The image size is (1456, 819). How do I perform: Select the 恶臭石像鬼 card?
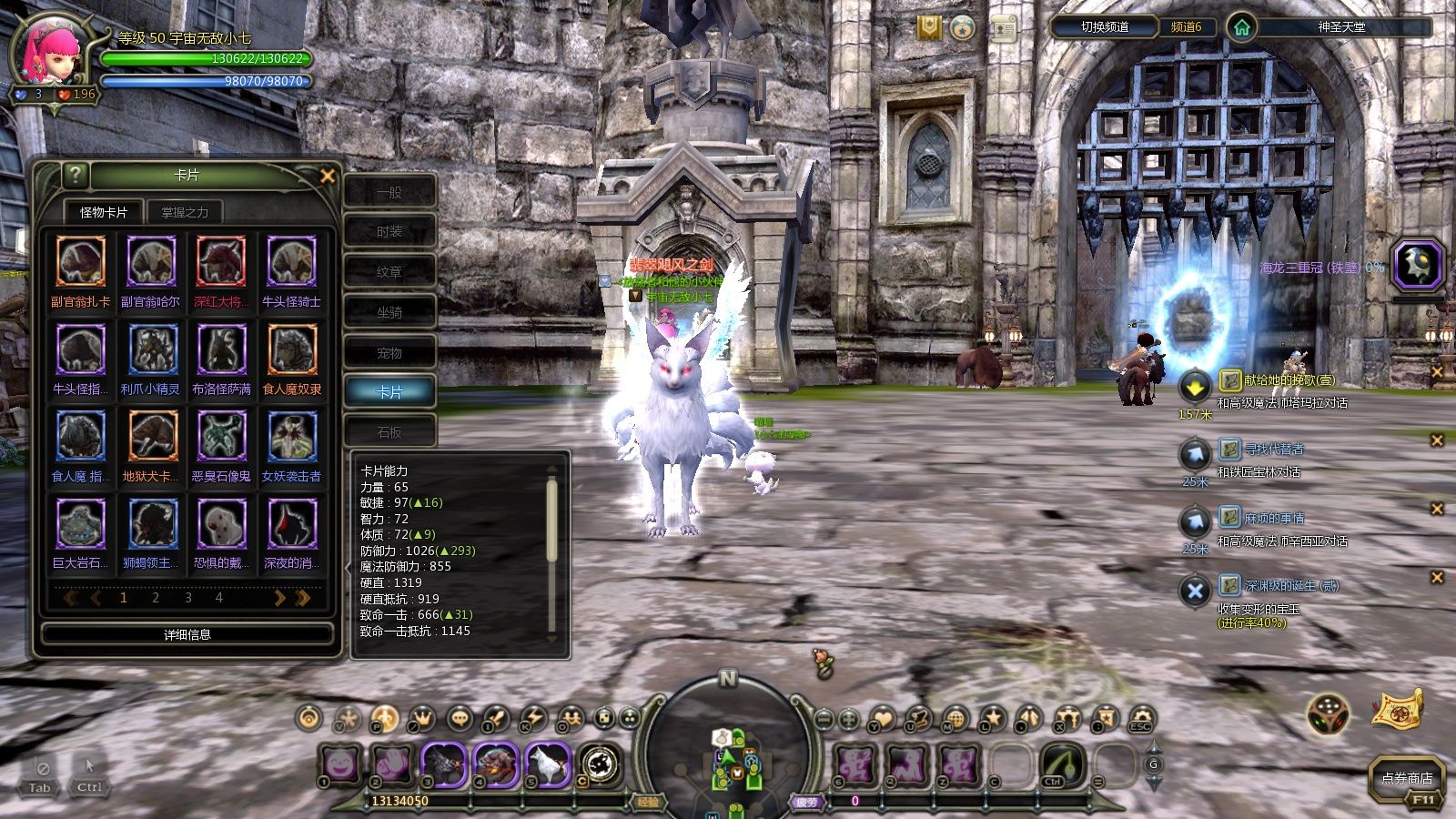221,437
